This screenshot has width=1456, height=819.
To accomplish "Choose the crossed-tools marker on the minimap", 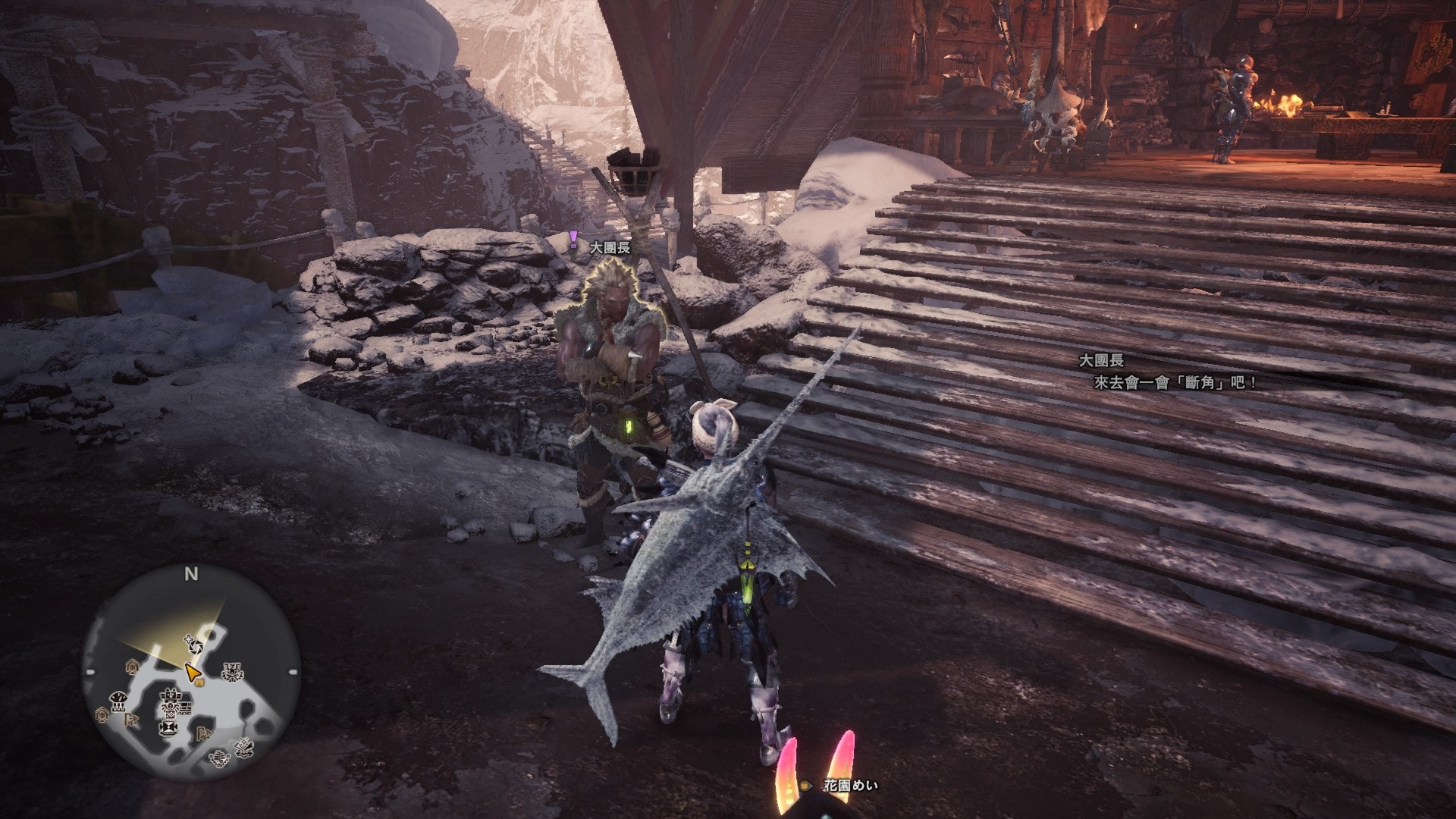I will coord(243,746).
